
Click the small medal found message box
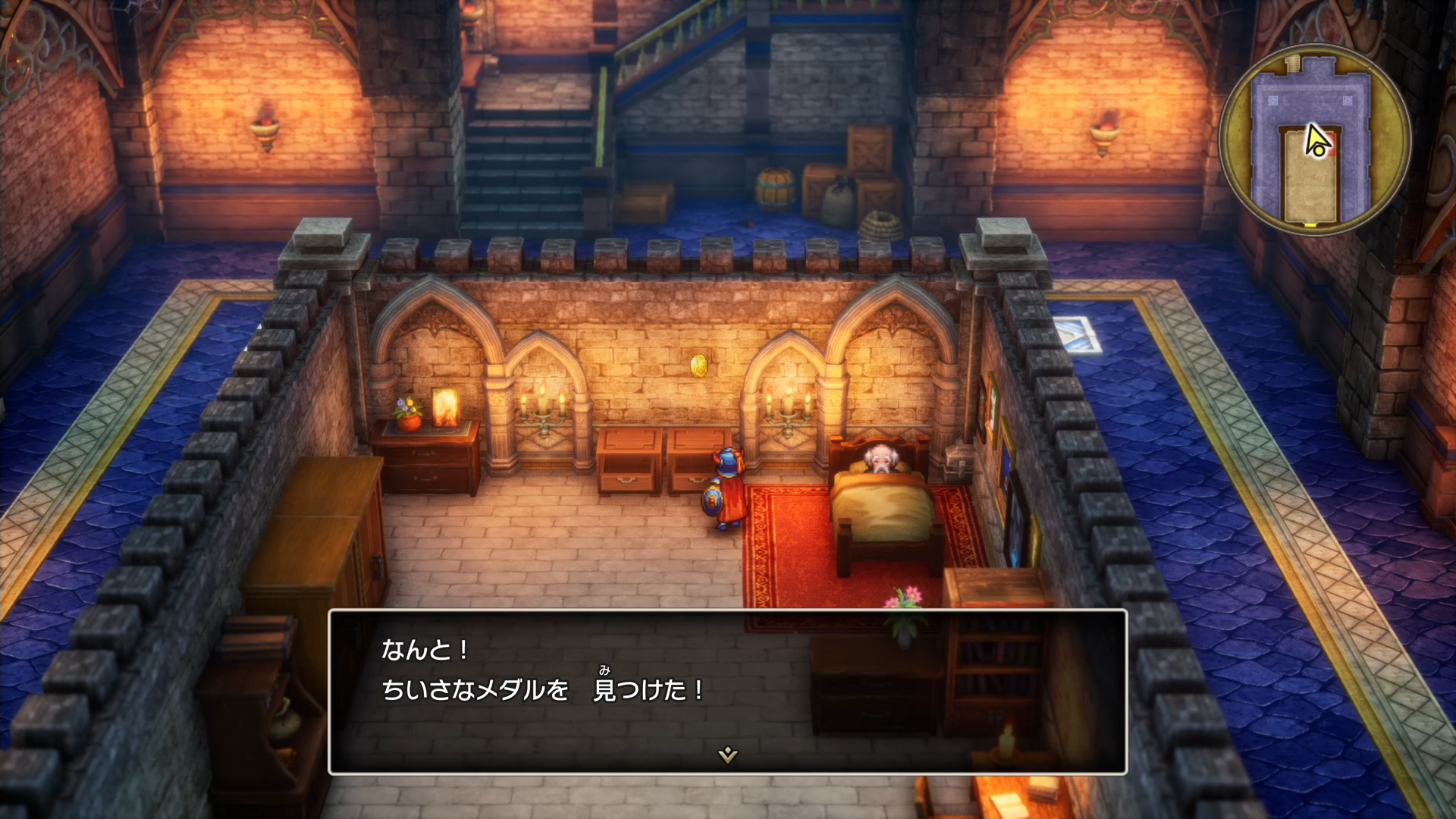pyautogui.click(x=727, y=691)
